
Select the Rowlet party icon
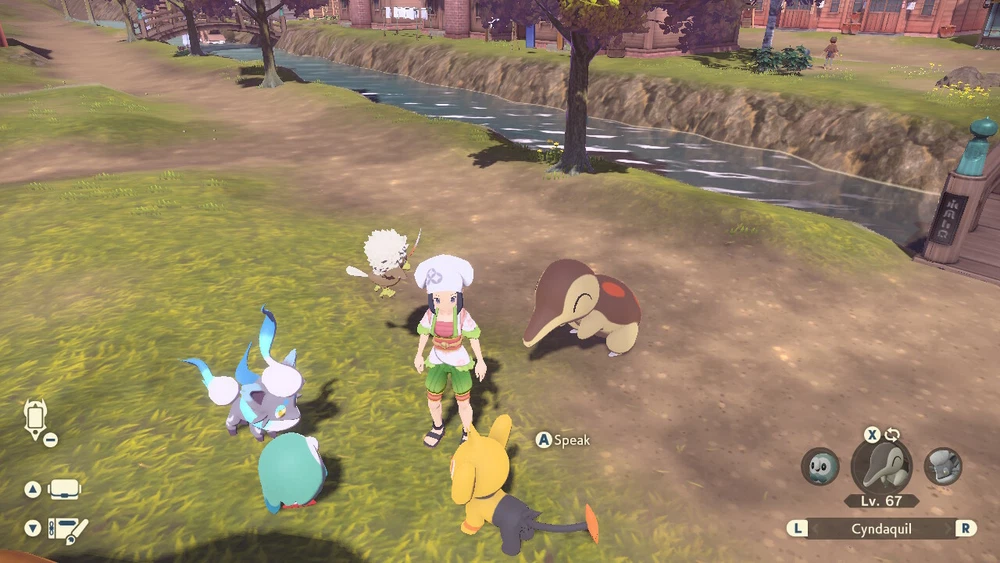[x=820, y=466]
